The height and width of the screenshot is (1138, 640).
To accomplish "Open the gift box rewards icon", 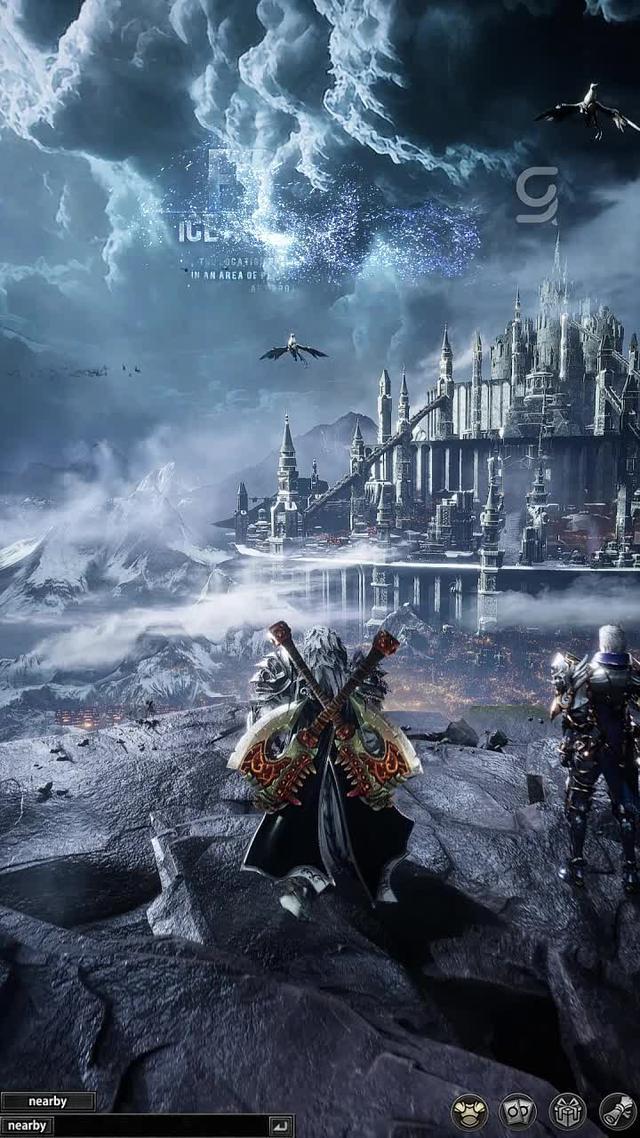I will click(567, 1112).
